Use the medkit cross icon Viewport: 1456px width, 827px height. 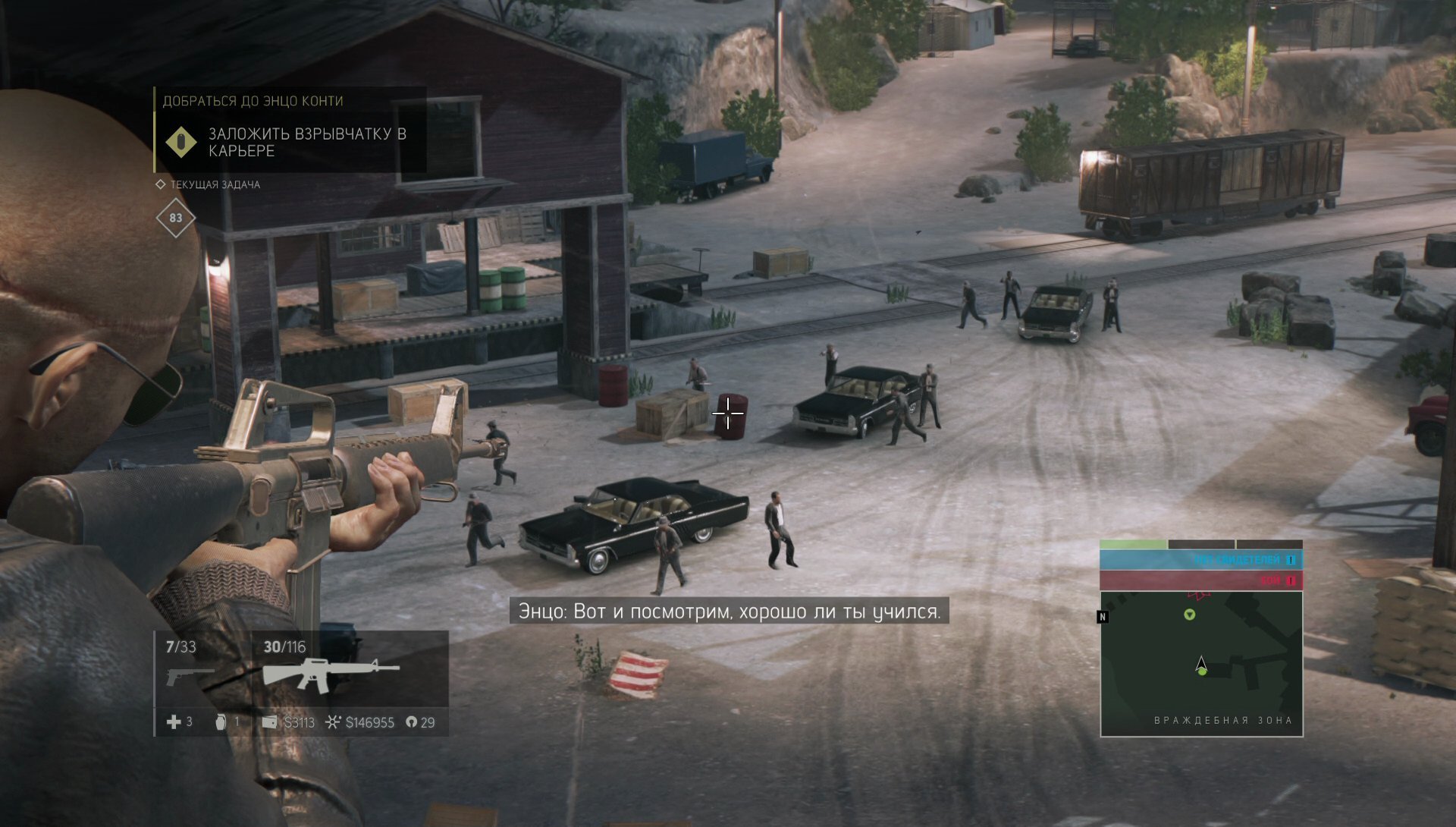(174, 722)
